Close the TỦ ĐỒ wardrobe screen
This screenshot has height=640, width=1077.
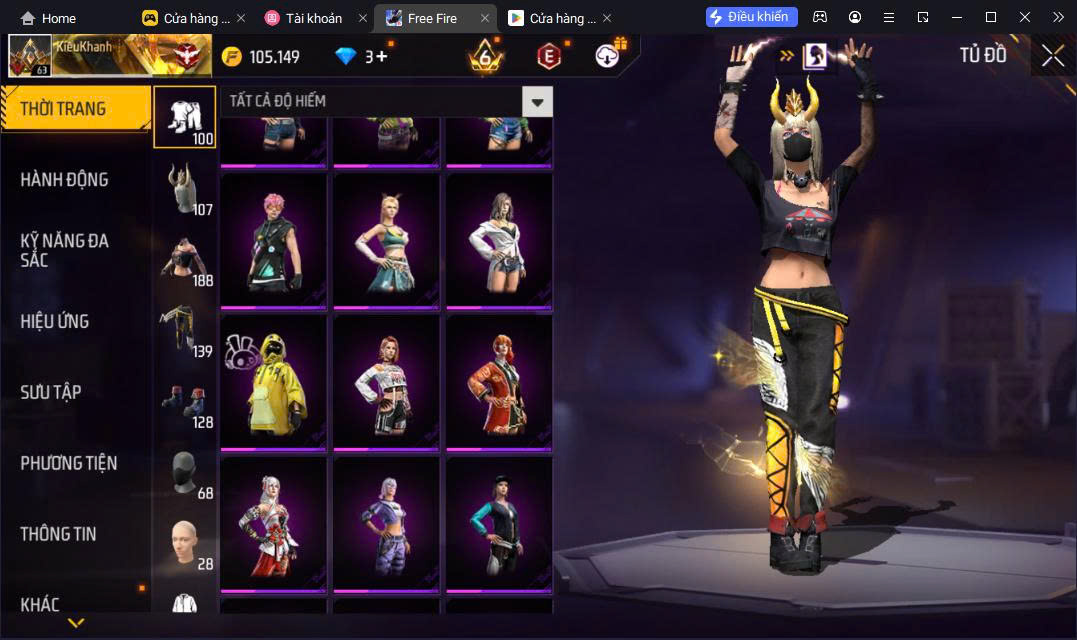click(x=1052, y=56)
